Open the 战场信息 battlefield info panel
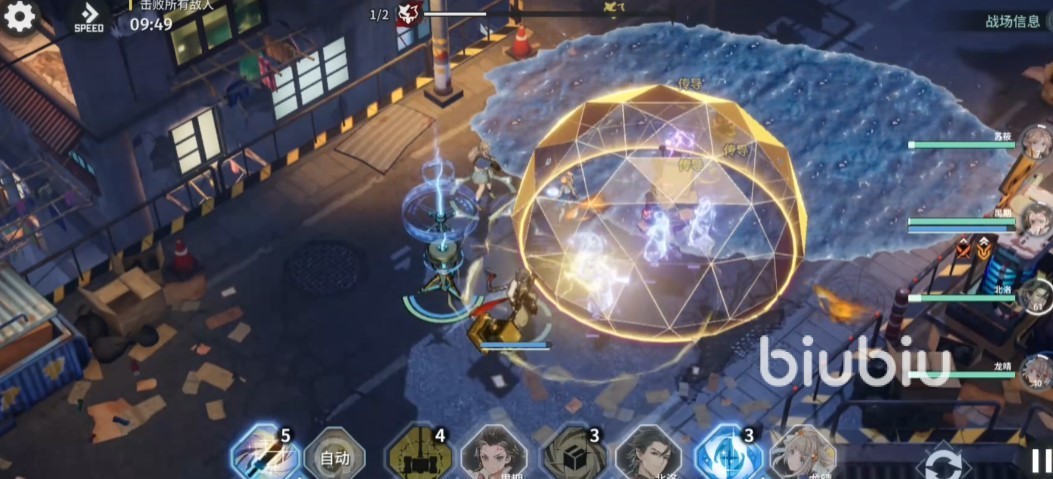The height and width of the screenshot is (479, 1053). (1012, 21)
